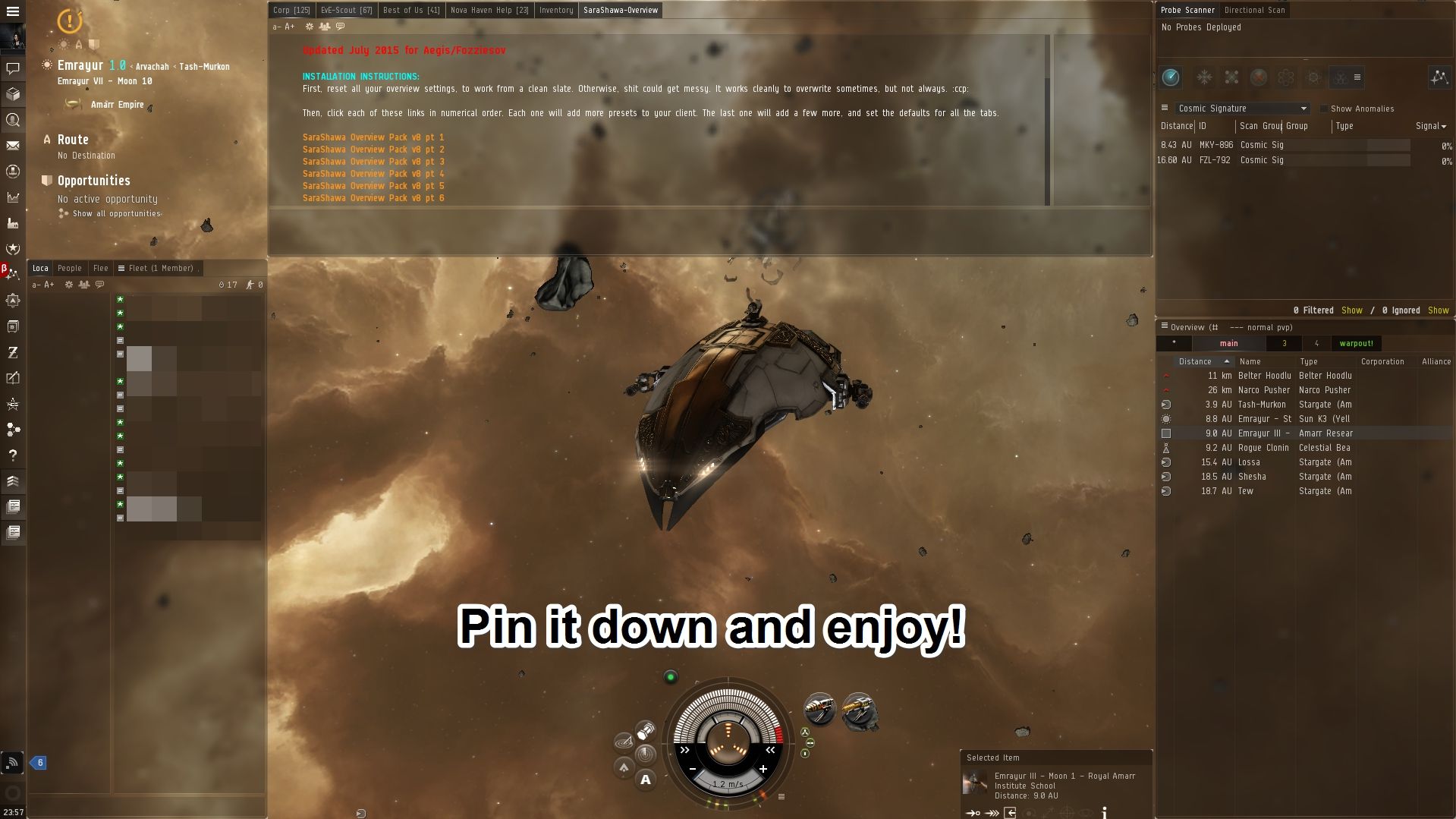Click the info icon in the Selected Item panel
Image resolution: width=1456 pixels, height=819 pixels.
(1104, 813)
